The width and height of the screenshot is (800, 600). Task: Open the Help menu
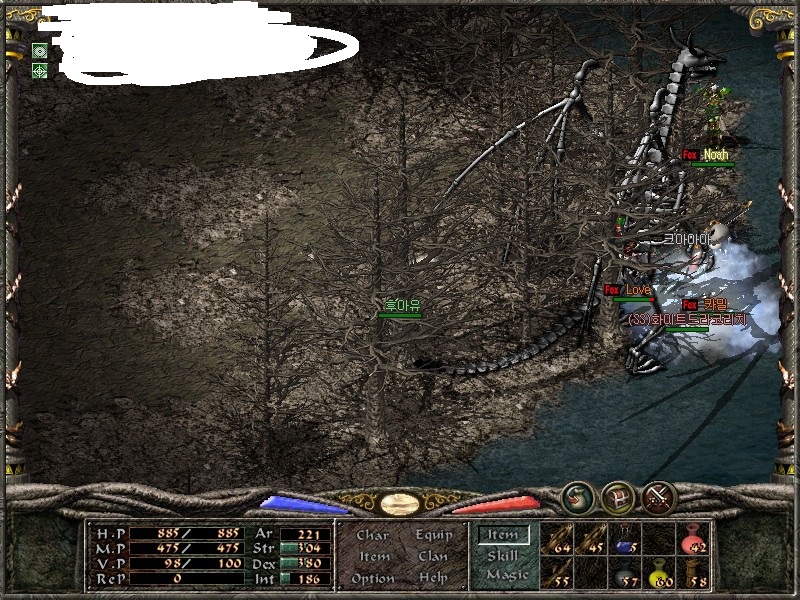click(433, 578)
